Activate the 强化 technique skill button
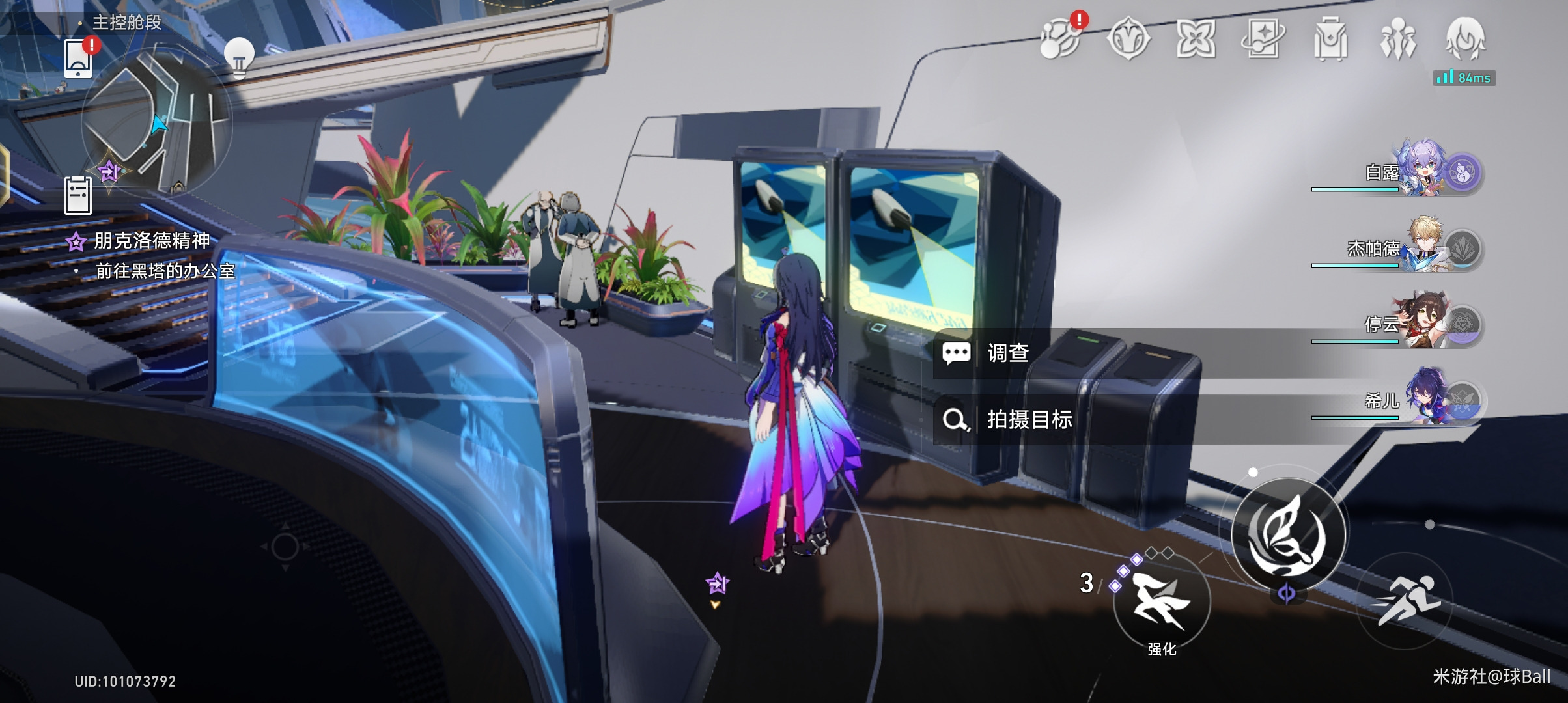Image resolution: width=1568 pixels, height=703 pixels. click(1162, 602)
